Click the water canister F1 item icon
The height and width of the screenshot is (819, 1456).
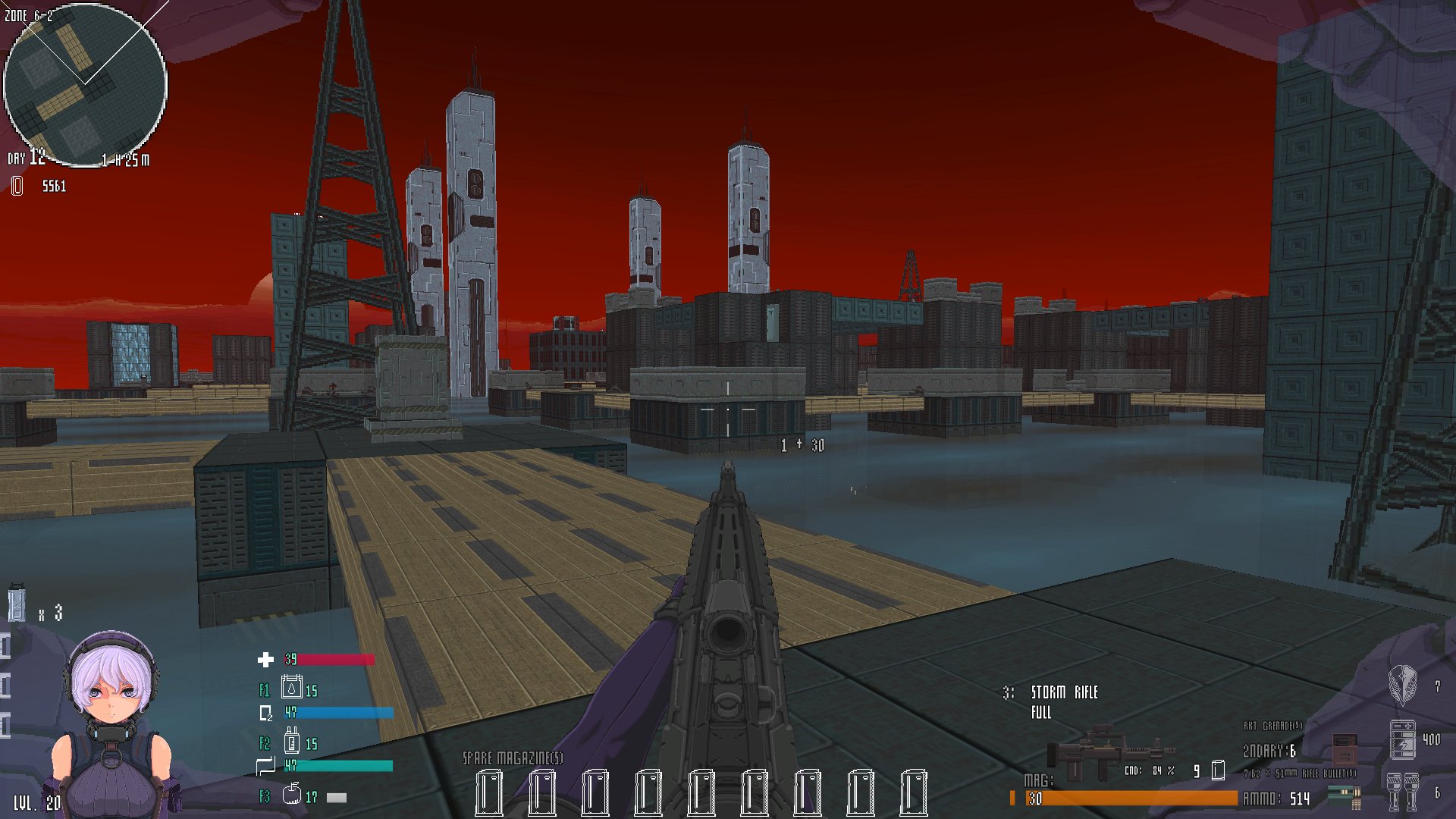point(291,687)
